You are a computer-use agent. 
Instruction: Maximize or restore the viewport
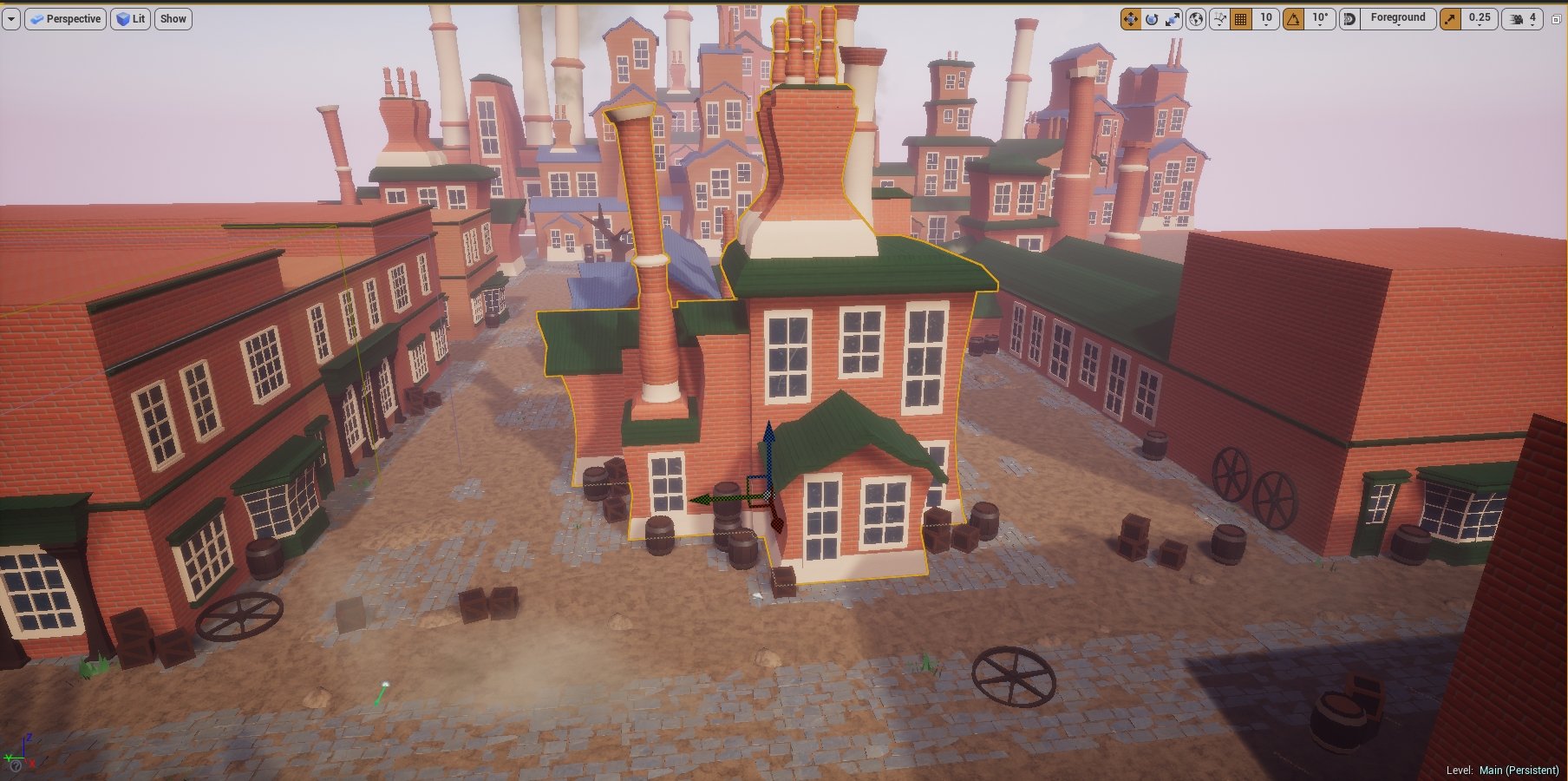1556,19
